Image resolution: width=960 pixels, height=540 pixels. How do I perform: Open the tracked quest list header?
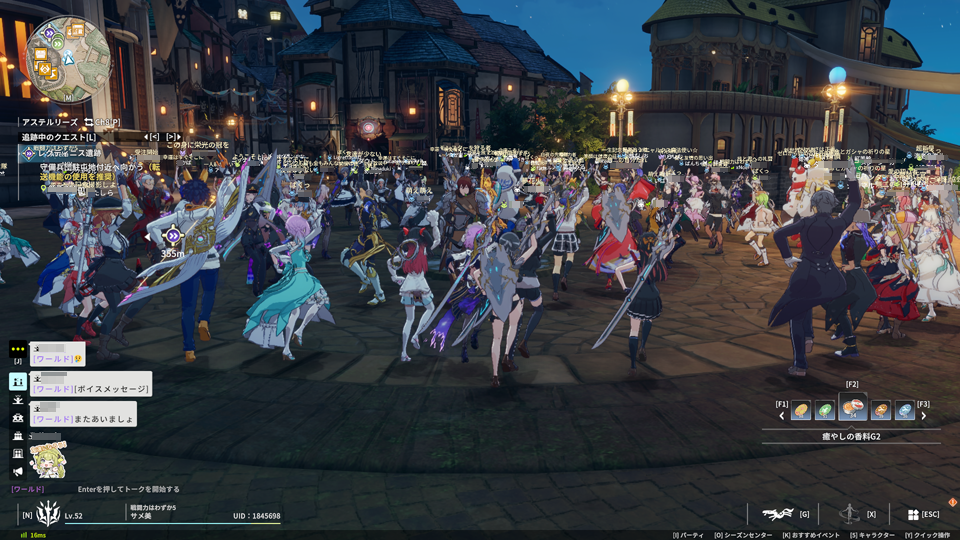(60, 137)
